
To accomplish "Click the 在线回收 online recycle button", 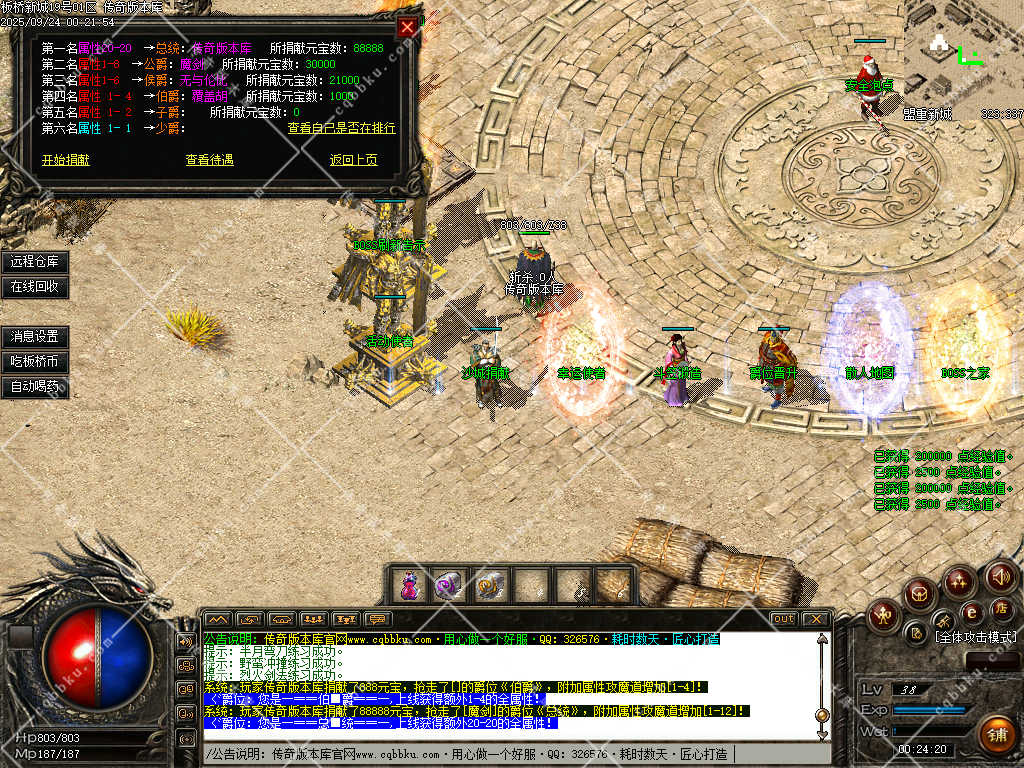I will click(35, 286).
